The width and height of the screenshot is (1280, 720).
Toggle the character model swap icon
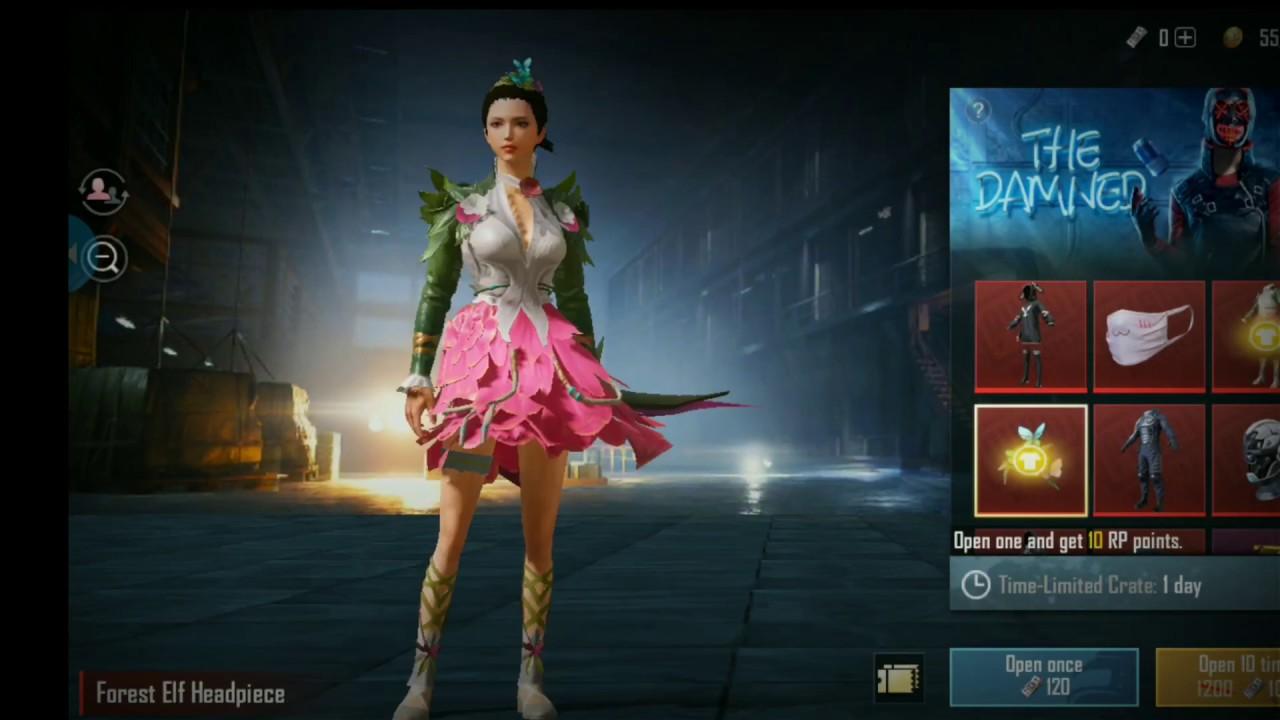tap(103, 192)
